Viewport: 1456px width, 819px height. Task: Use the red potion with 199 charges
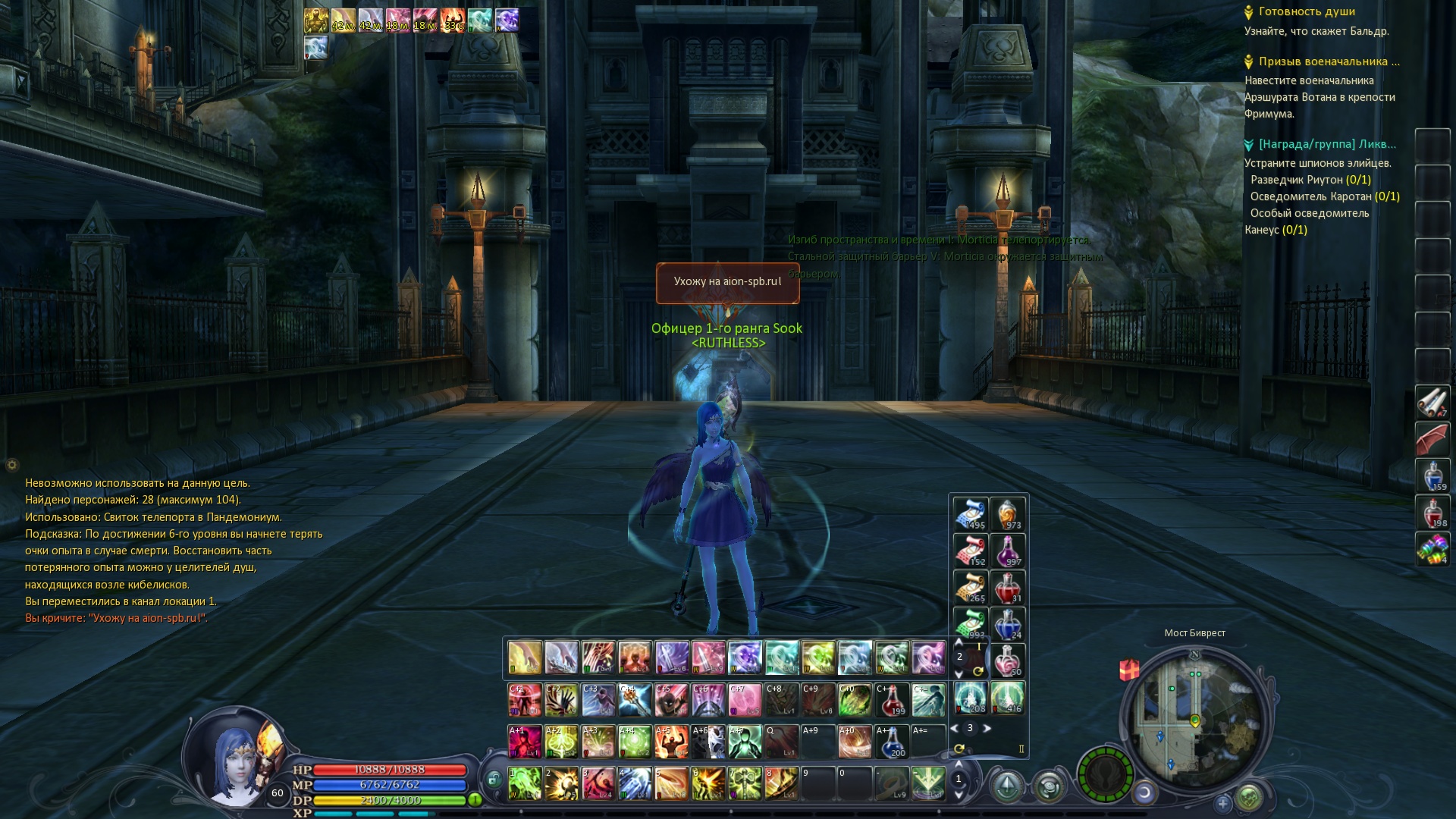point(892,699)
